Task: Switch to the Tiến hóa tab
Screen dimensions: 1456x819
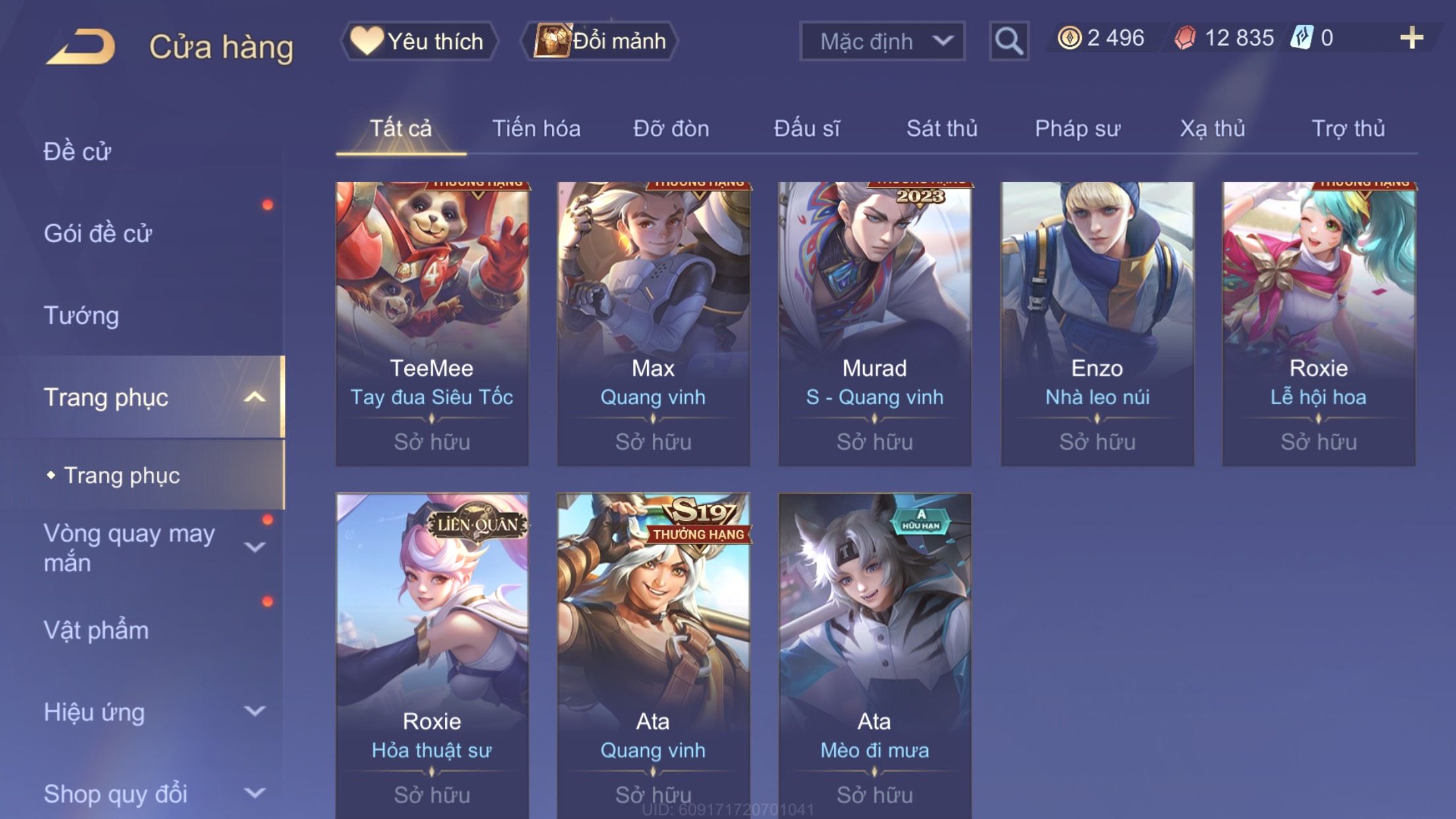Action: pyautogui.click(x=536, y=129)
